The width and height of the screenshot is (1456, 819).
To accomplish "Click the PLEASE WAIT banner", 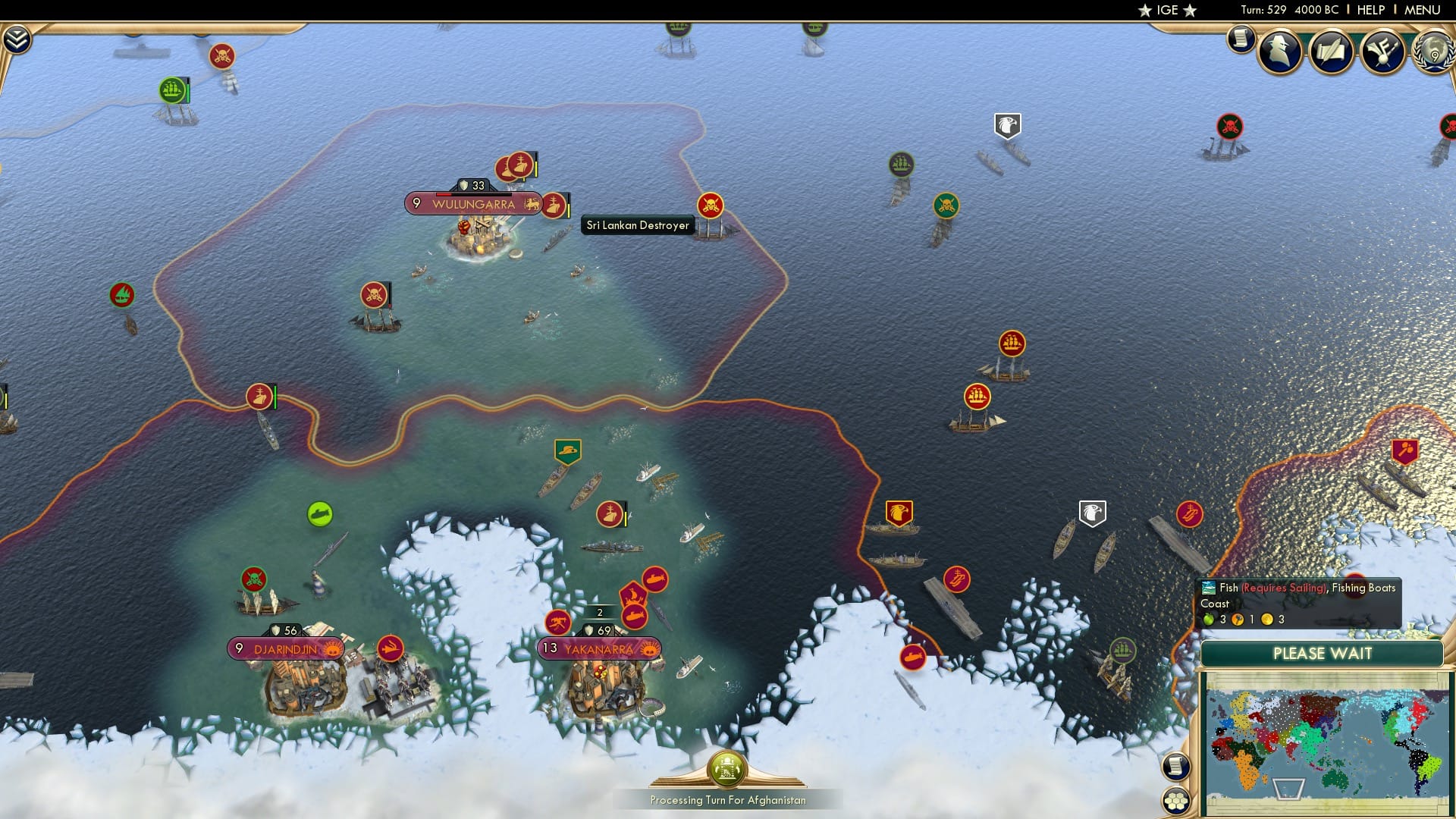I will pos(1322,653).
